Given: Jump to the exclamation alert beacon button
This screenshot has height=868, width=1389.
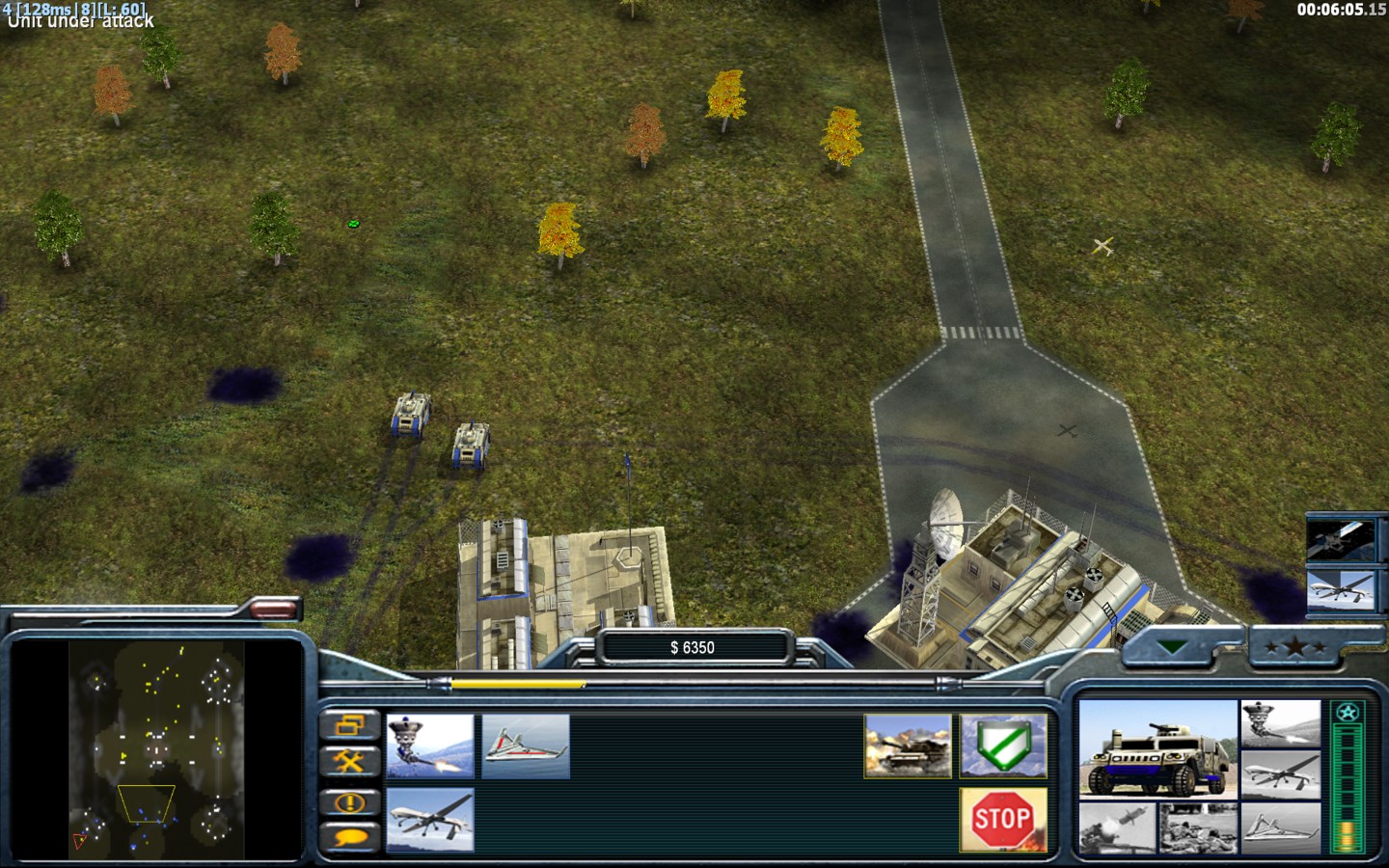Looking at the screenshot, I should (x=349, y=801).
